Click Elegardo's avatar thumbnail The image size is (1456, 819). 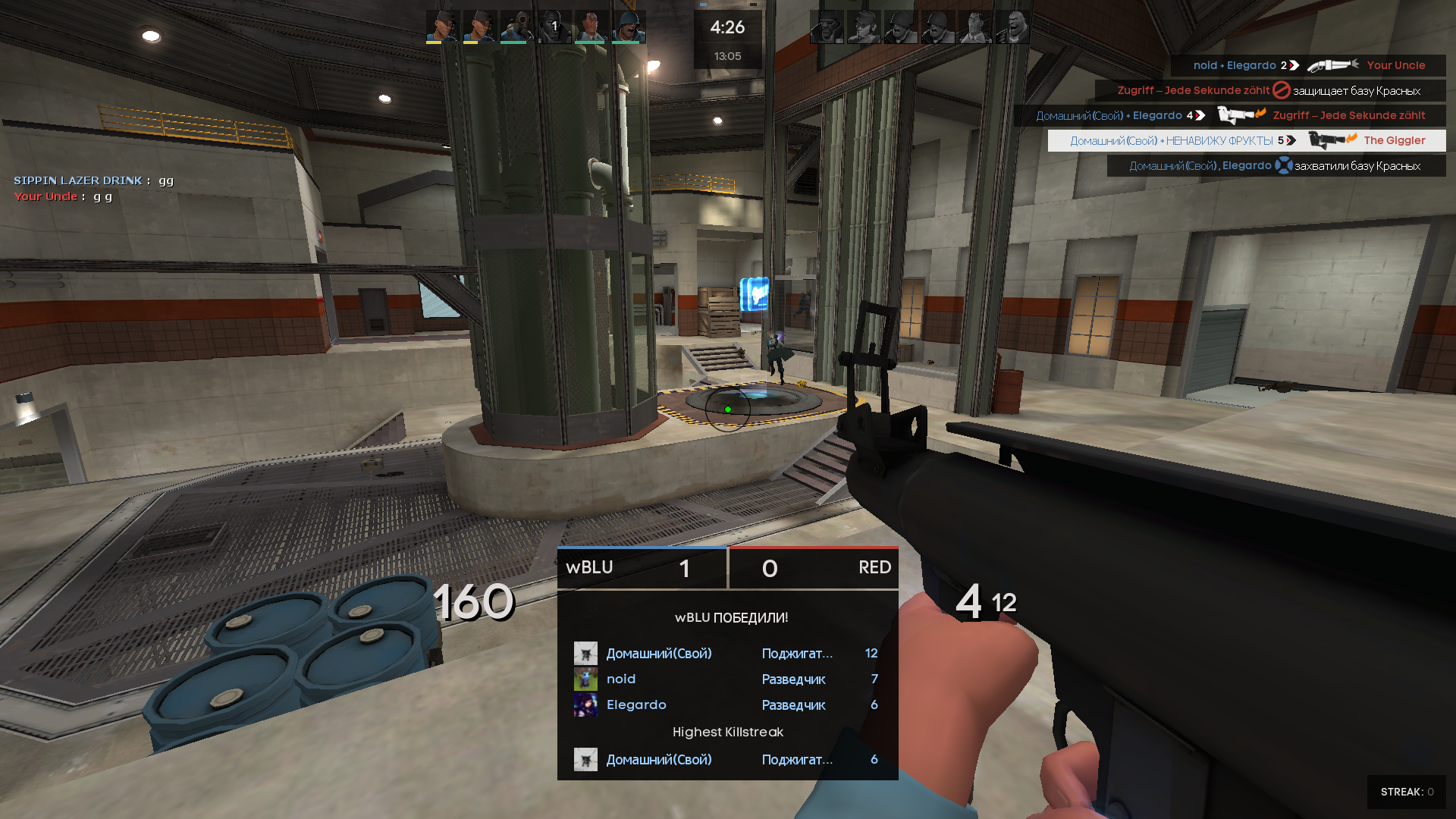point(585,705)
